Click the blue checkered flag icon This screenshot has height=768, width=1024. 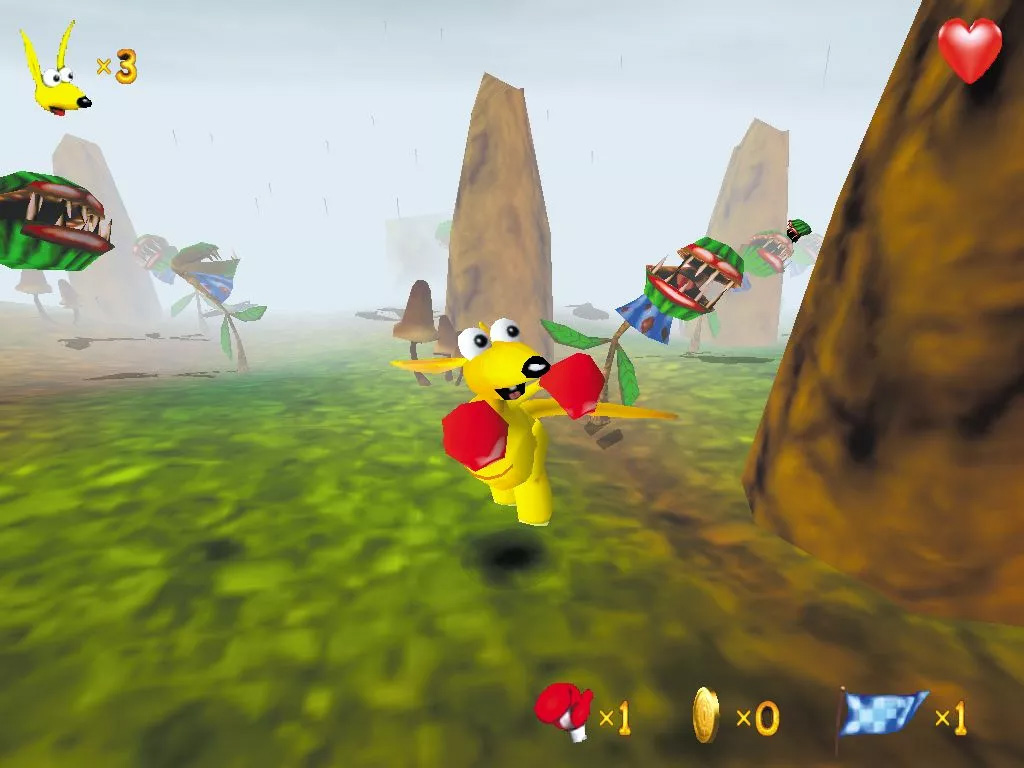point(883,714)
